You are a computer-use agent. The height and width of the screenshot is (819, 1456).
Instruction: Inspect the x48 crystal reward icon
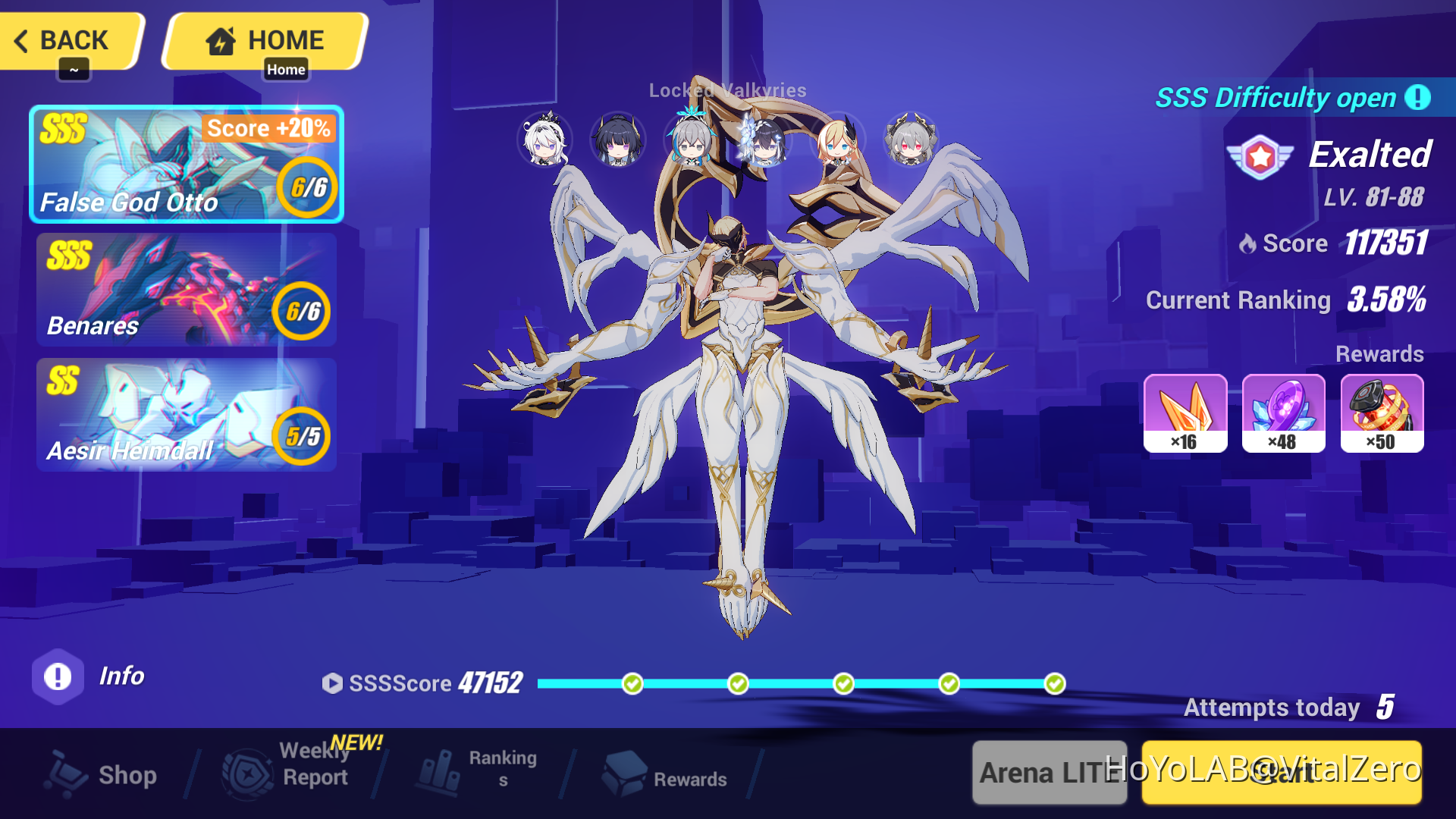pos(1283,413)
